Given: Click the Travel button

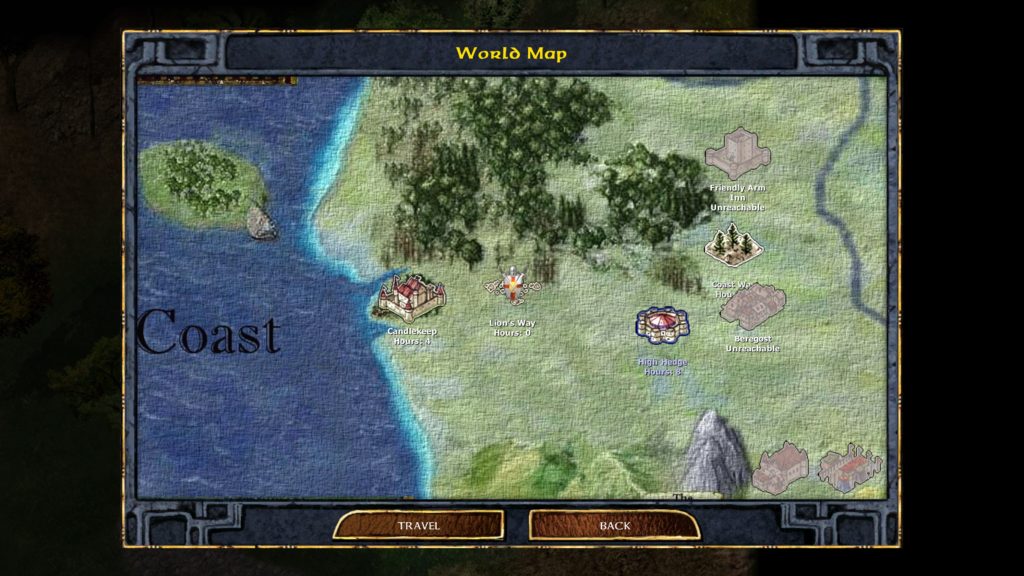Looking at the screenshot, I should click(x=418, y=525).
